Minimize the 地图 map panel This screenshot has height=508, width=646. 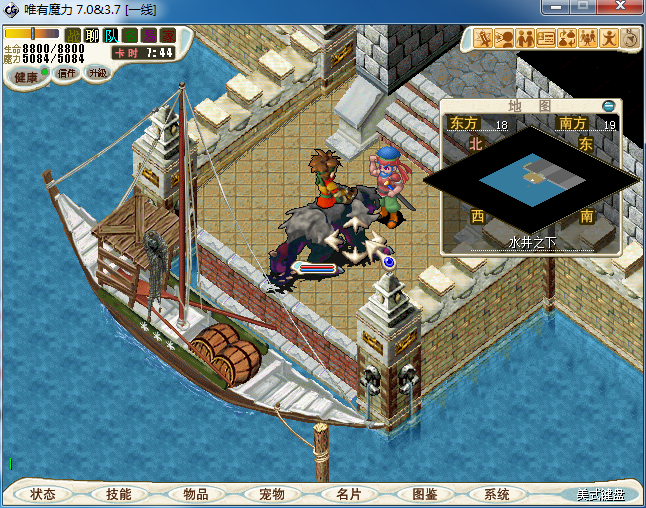pos(609,105)
